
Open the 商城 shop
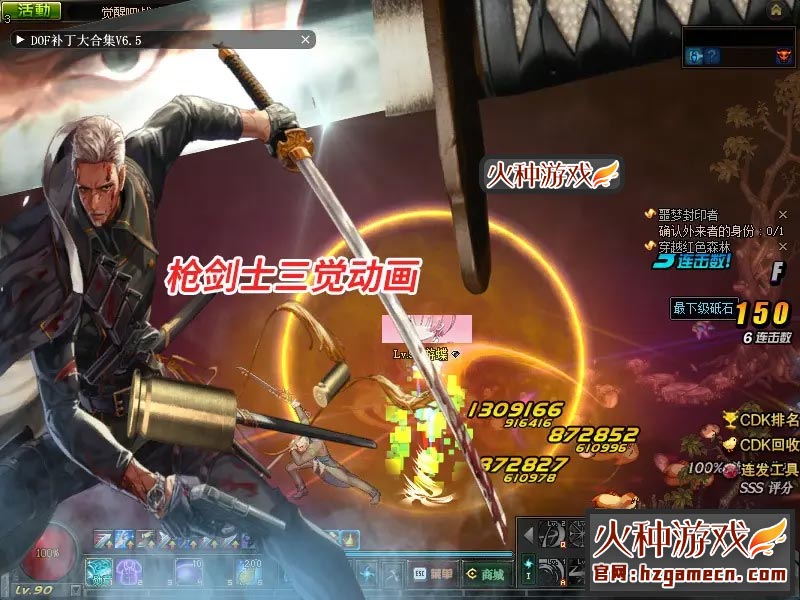[x=482, y=574]
